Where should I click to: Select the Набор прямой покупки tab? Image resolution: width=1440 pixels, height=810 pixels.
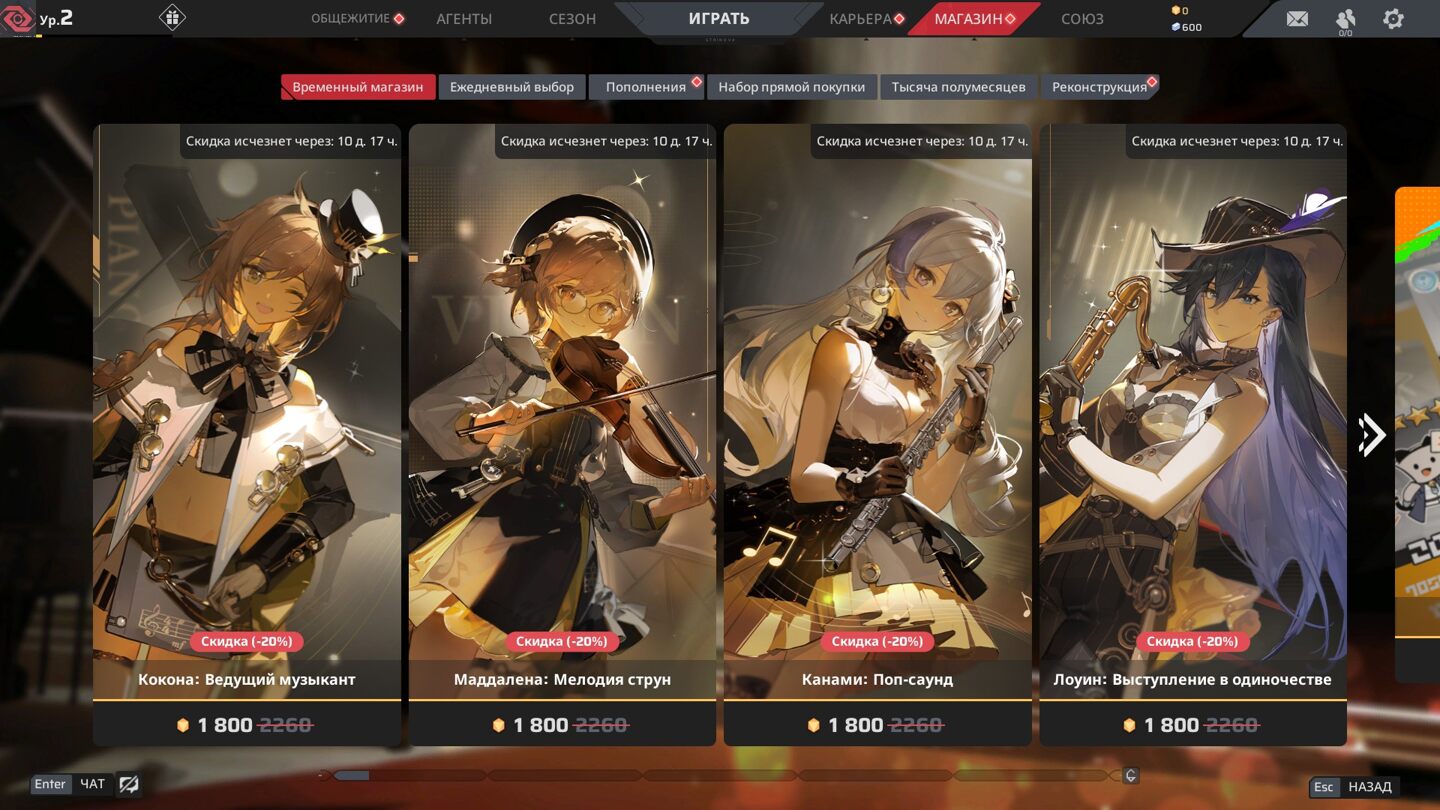coord(791,87)
